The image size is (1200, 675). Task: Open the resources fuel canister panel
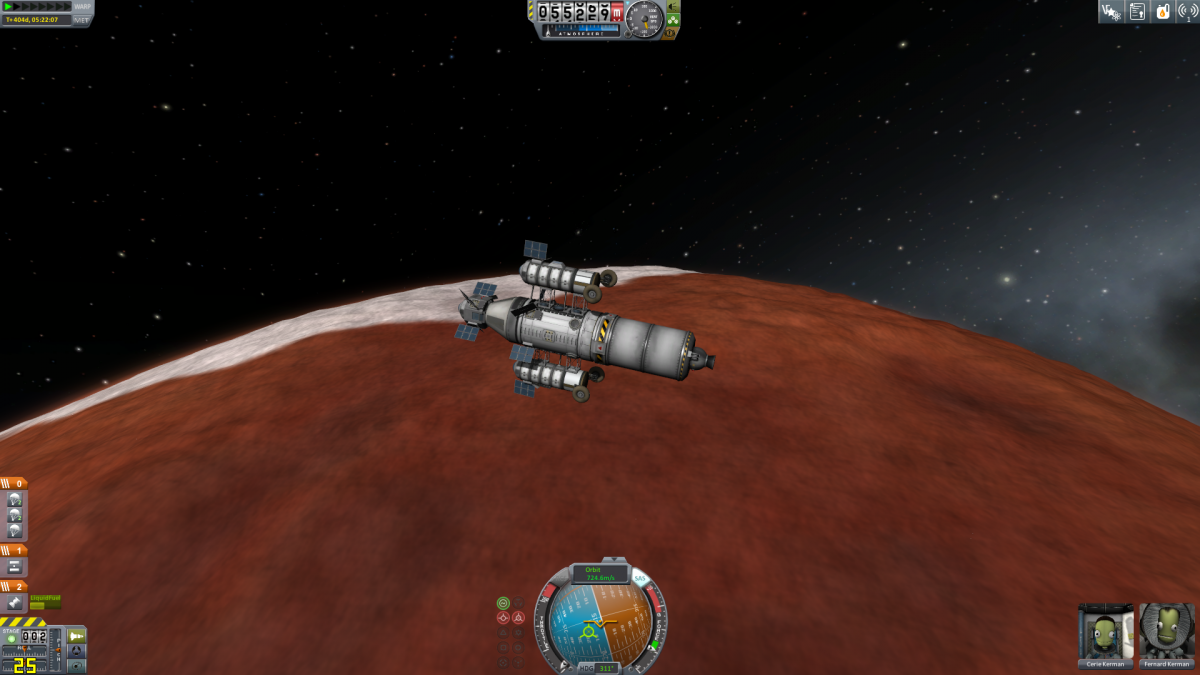click(1163, 12)
